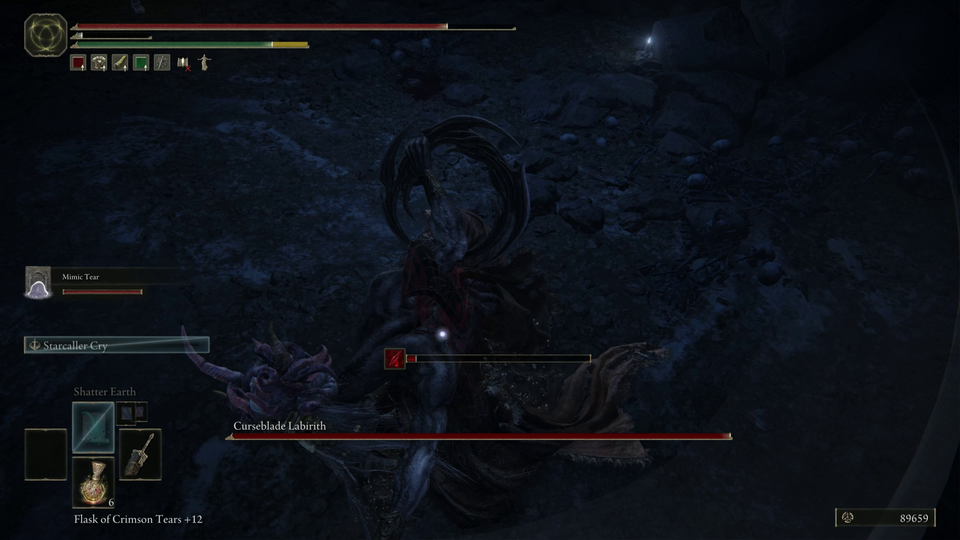Inspect the red square buff icon

pyautogui.click(x=78, y=63)
